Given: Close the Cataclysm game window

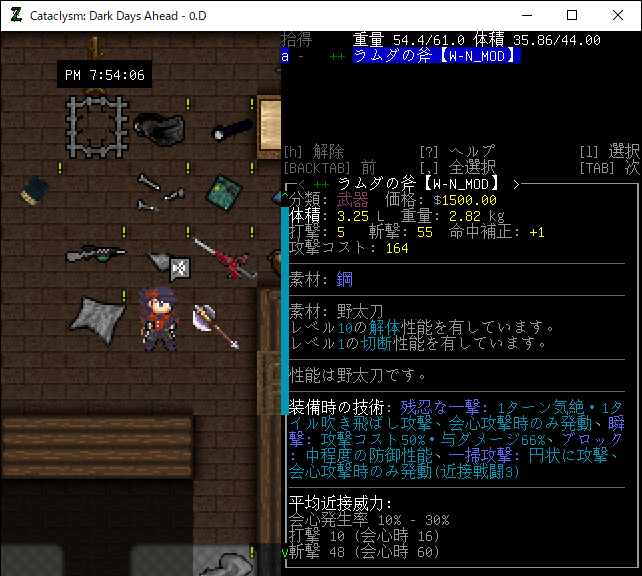Looking at the screenshot, I should coord(618,15).
